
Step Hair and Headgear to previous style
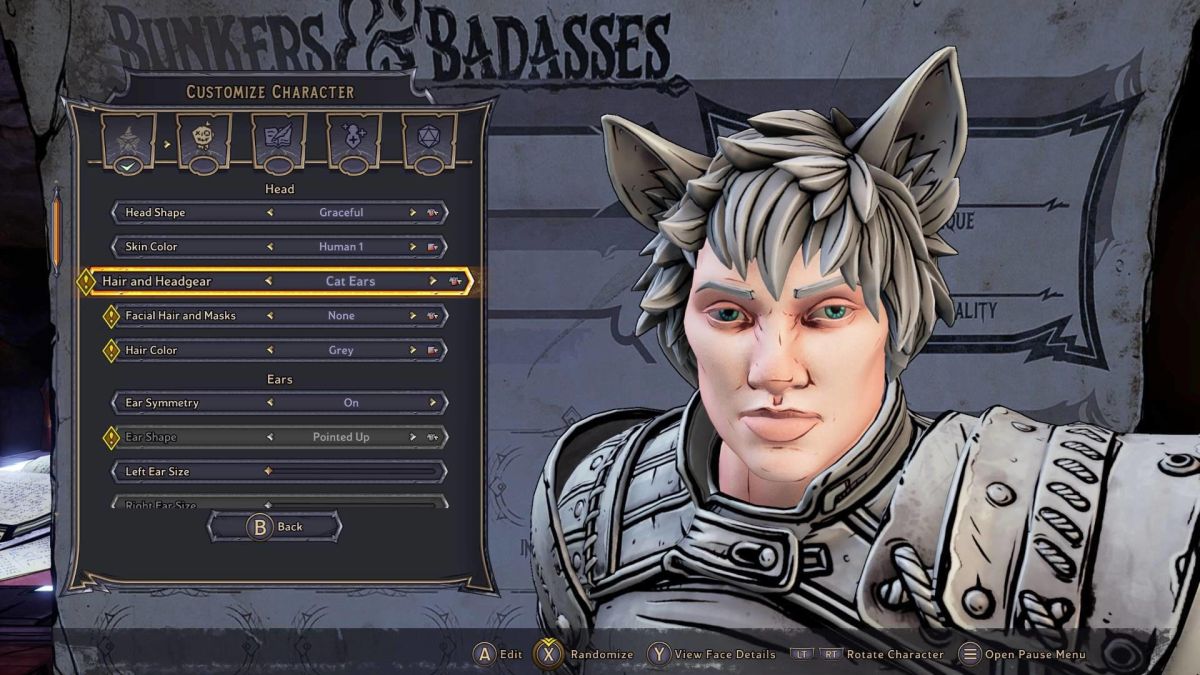pyautogui.click(x=268, y=281)
